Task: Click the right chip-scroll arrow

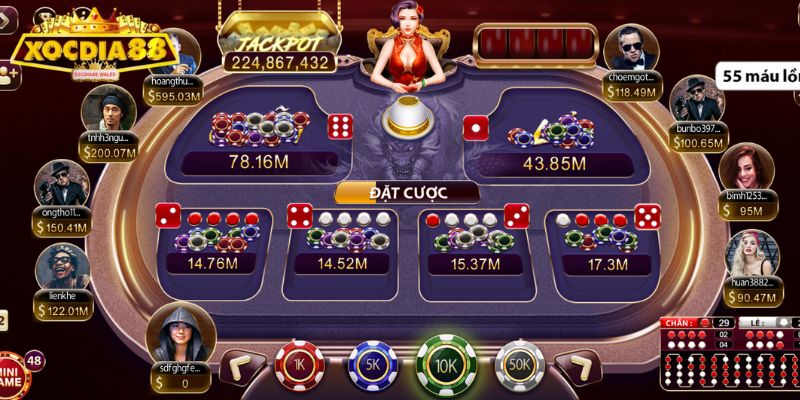Action: (579, 367)
